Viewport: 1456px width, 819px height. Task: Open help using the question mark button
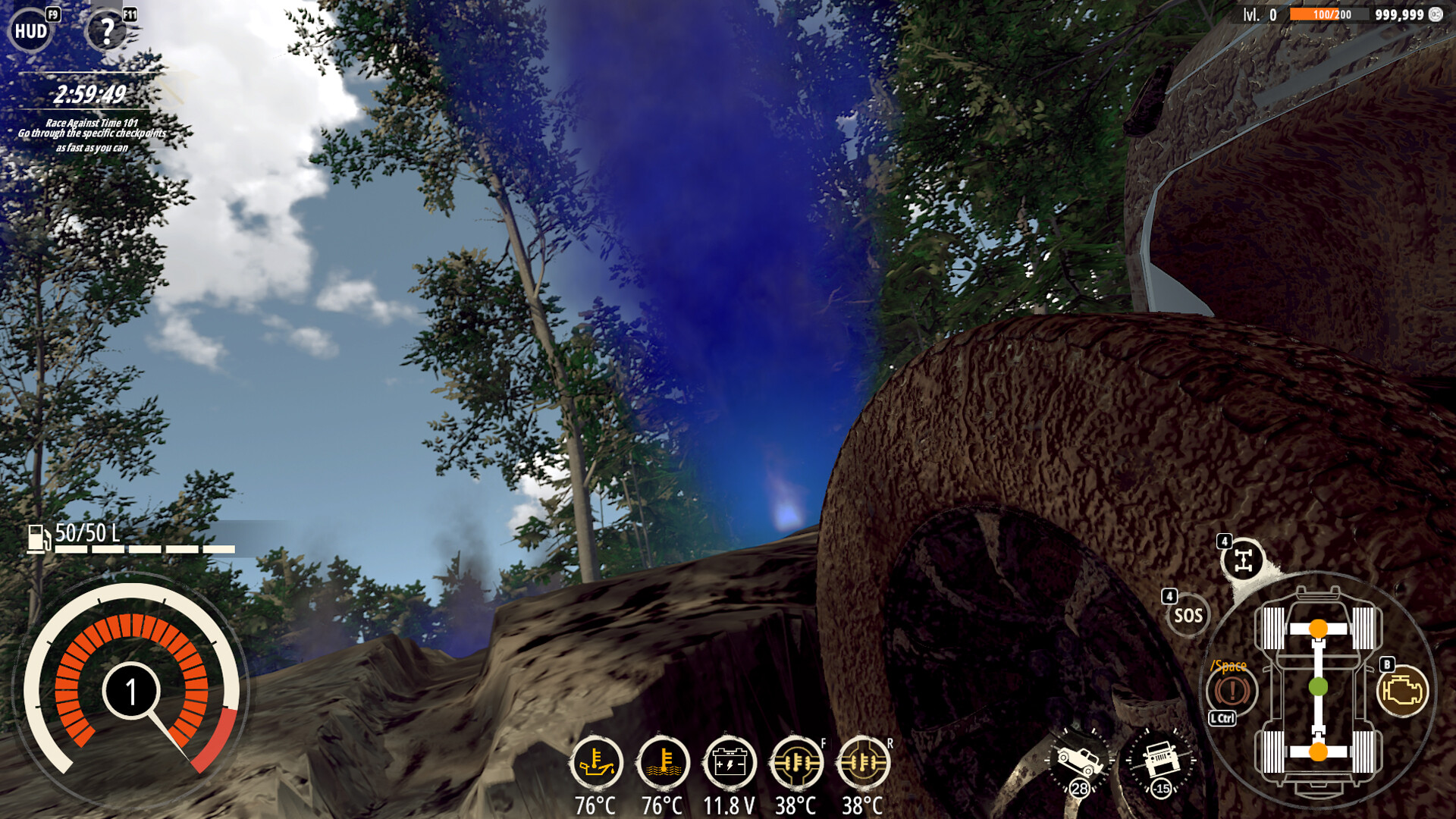(x=106, y=29)
